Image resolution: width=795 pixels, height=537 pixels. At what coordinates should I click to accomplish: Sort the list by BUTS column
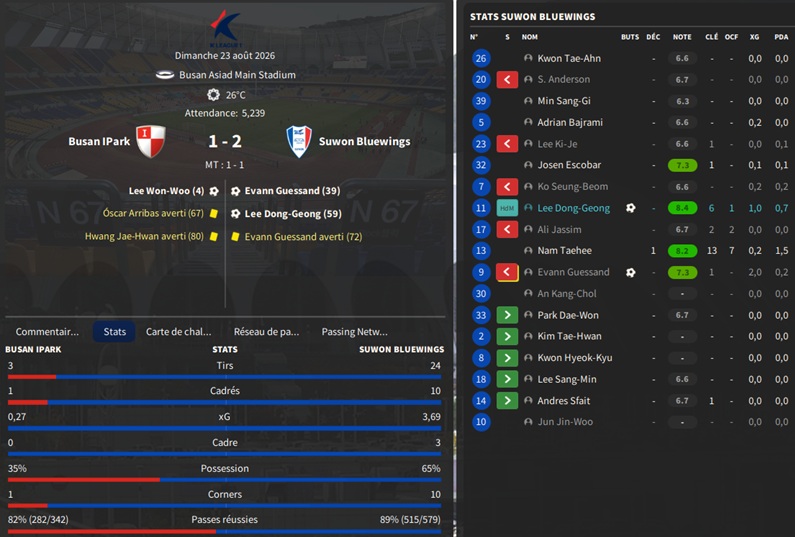(x=629, y=37)
